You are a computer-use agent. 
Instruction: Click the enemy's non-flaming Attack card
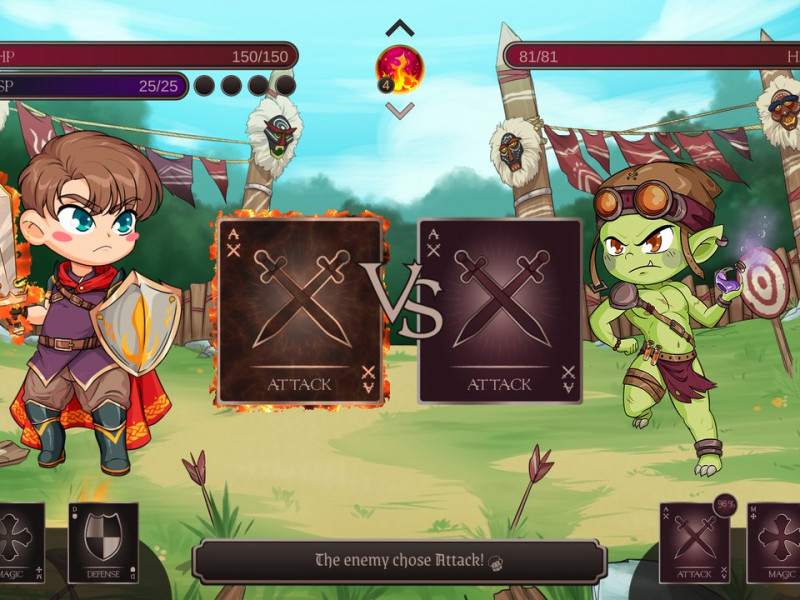tap(500, 311)
